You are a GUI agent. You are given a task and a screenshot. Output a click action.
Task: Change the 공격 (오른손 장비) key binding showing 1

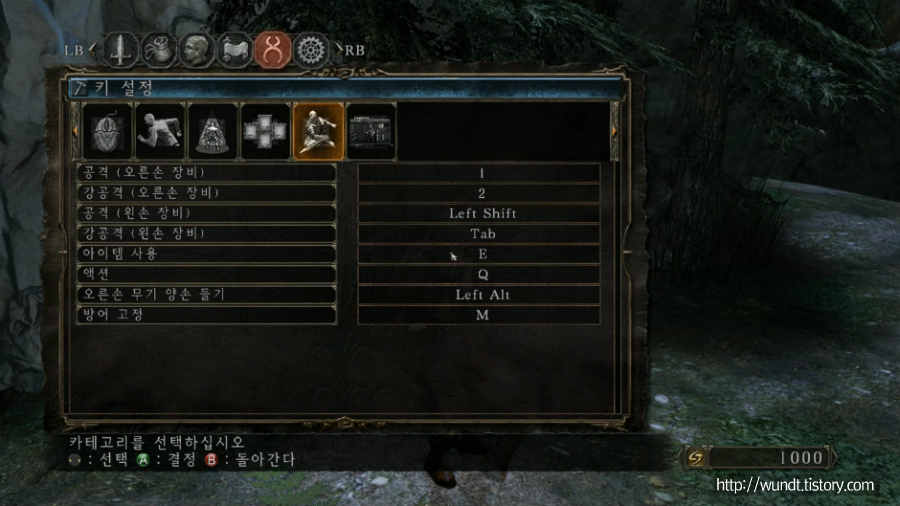[480, 173]
